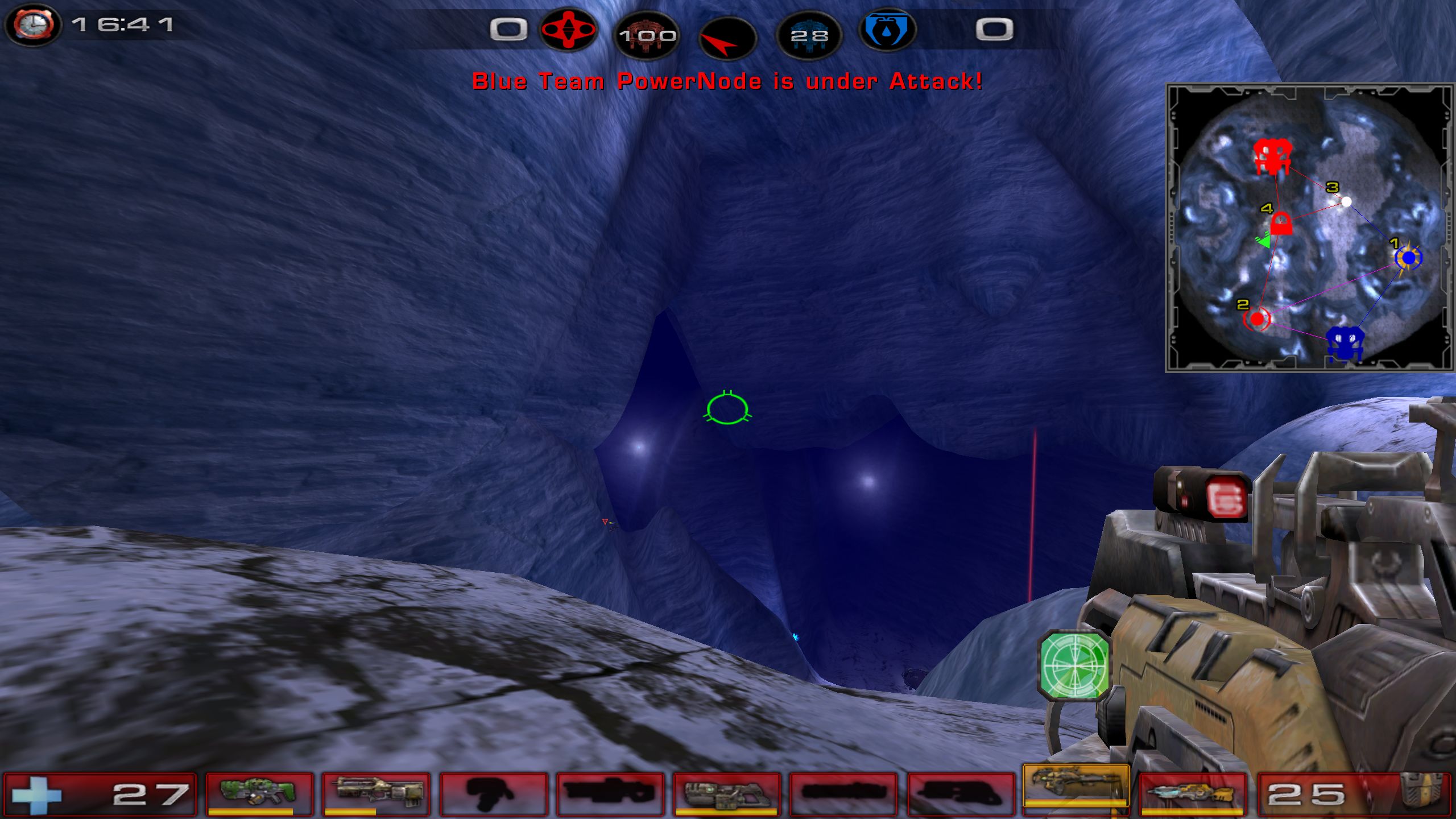Choose node 1 under attack on minimap
This screenshot has height=819, width=1456.
1408,258
